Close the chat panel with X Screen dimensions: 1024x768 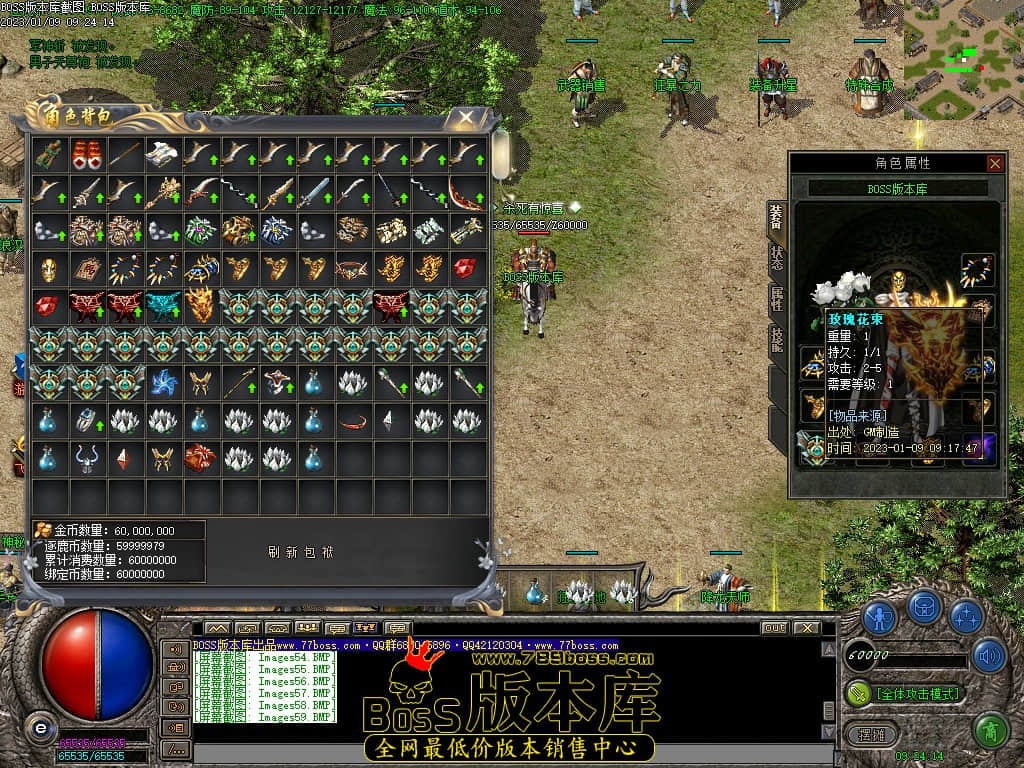tap(808, 628)
